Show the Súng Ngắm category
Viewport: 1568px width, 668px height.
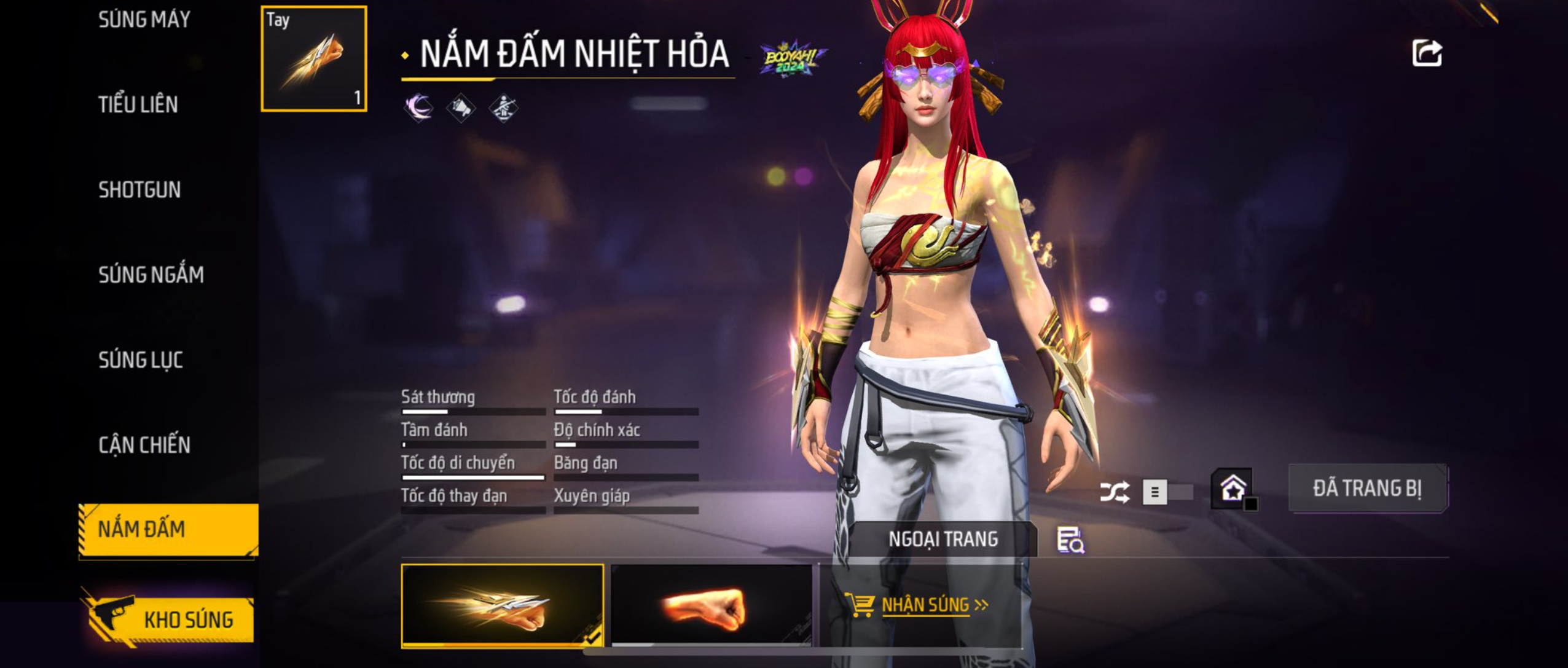tap(151, 275)
